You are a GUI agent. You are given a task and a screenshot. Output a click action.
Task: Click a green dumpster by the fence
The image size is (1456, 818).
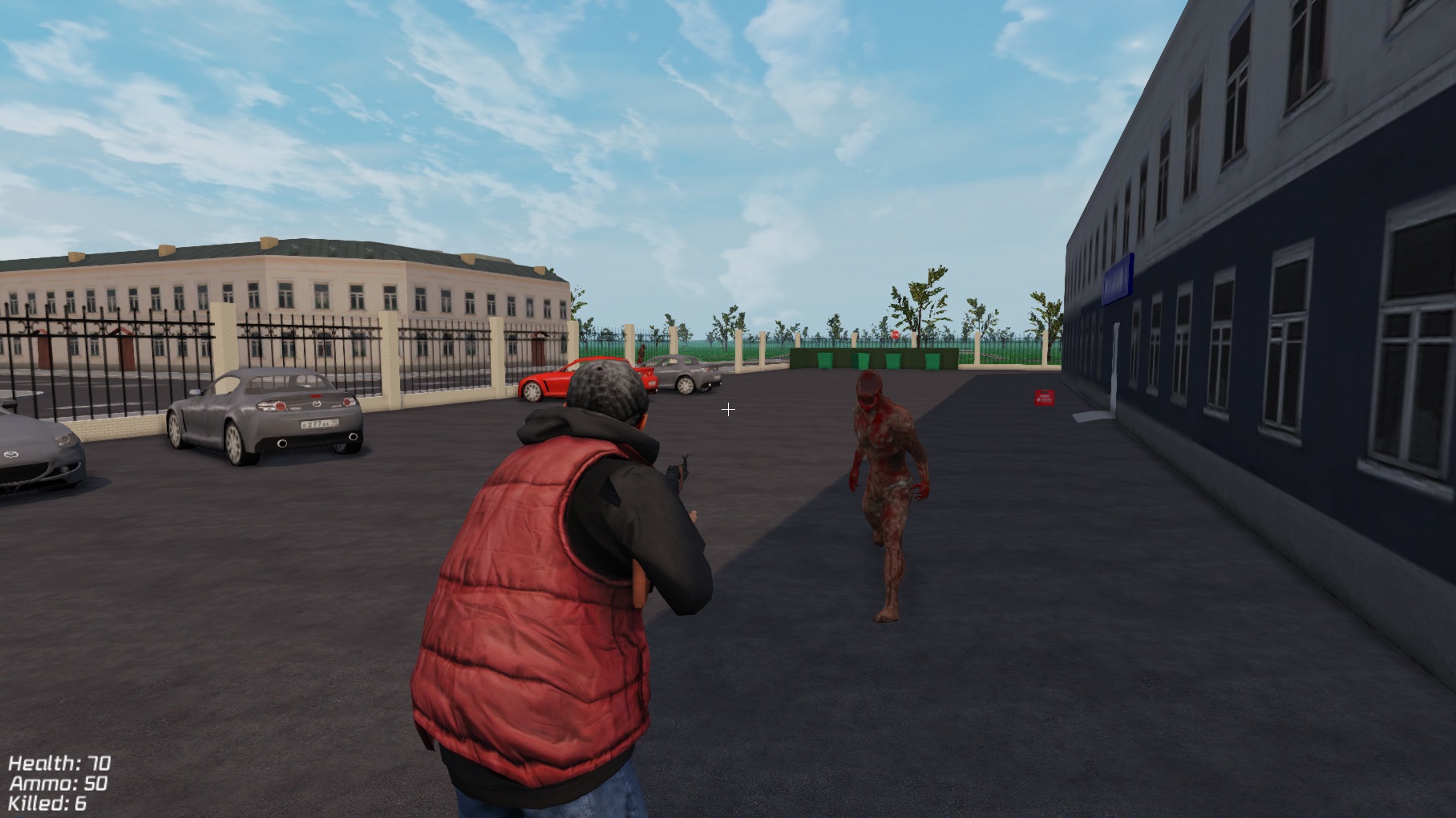(x=826, y=361)
